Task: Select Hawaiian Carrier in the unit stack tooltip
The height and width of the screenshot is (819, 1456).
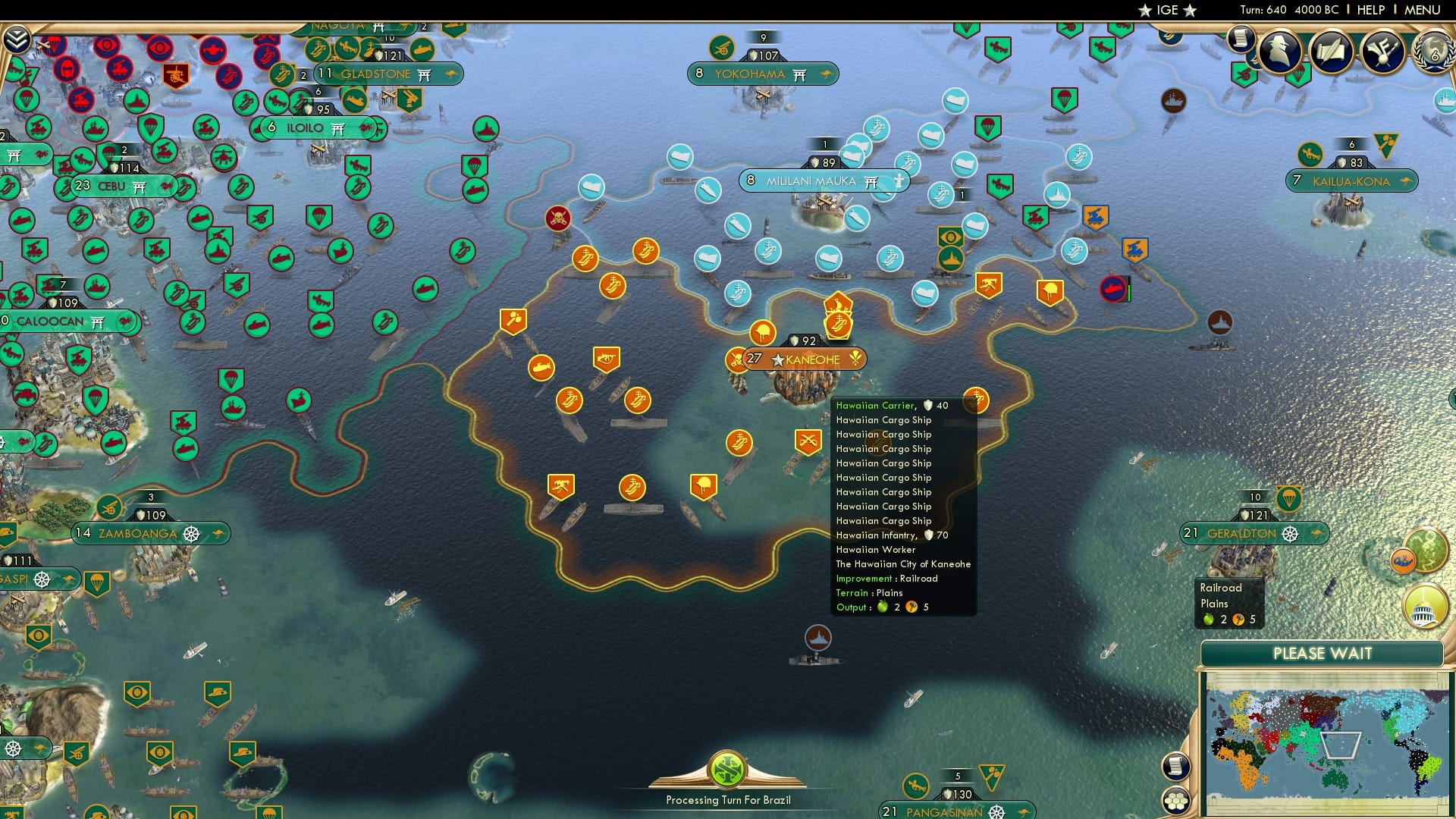Action: click(877, 406)
